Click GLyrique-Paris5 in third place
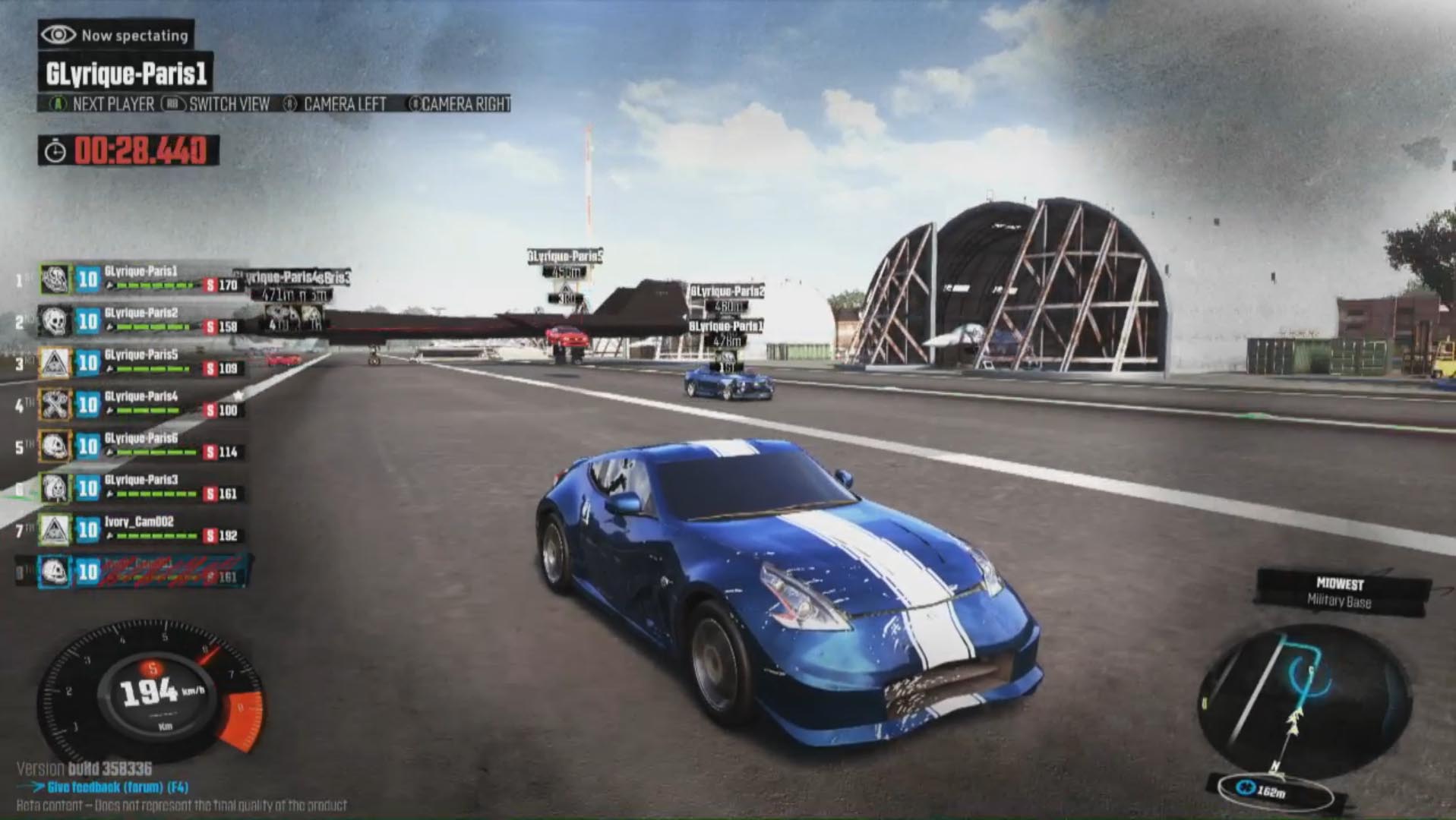Viewport: 1456px width, 820px height. 141,362
